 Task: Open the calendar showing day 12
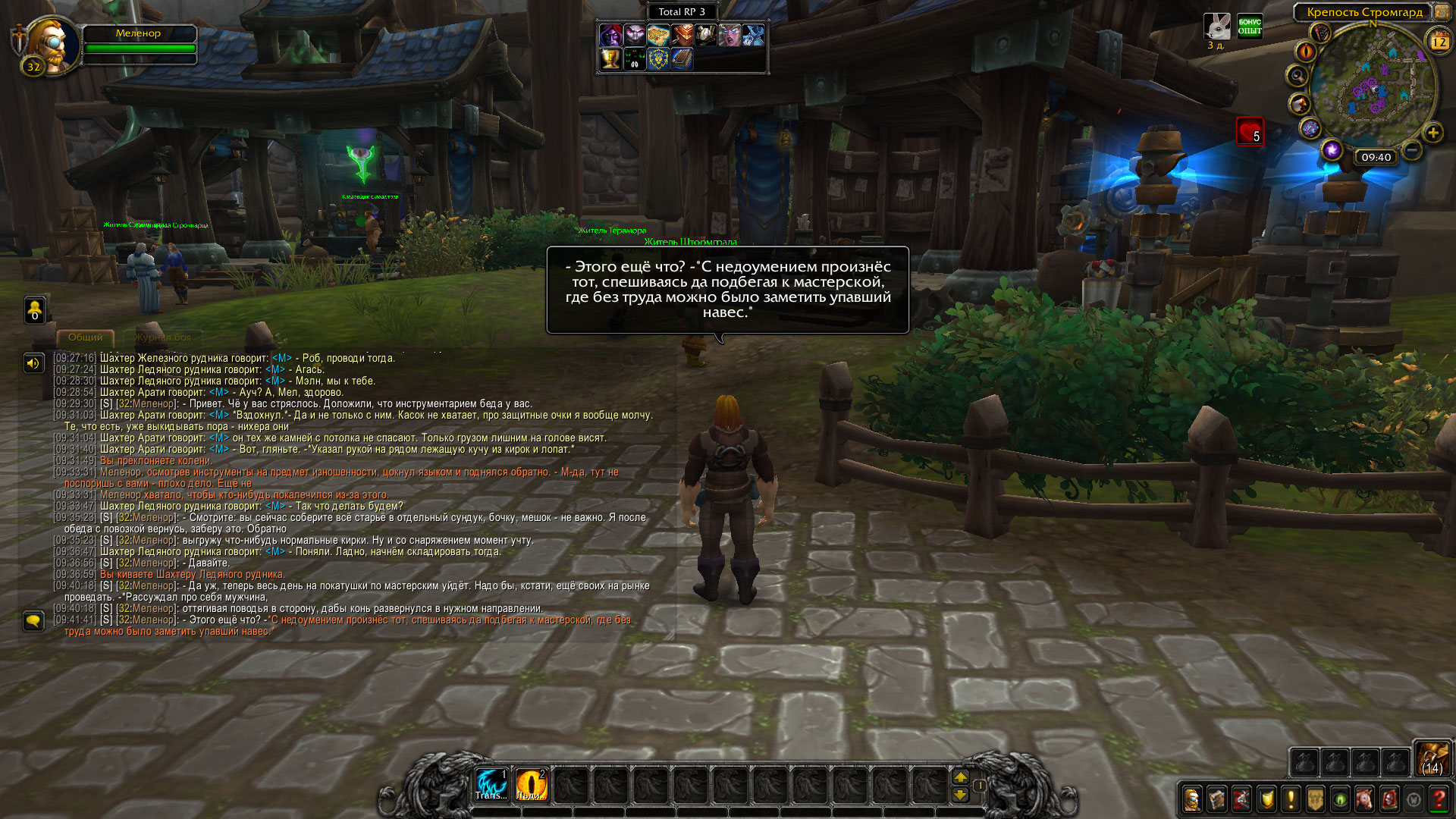pyautogui.click(x=1439, y=42)
